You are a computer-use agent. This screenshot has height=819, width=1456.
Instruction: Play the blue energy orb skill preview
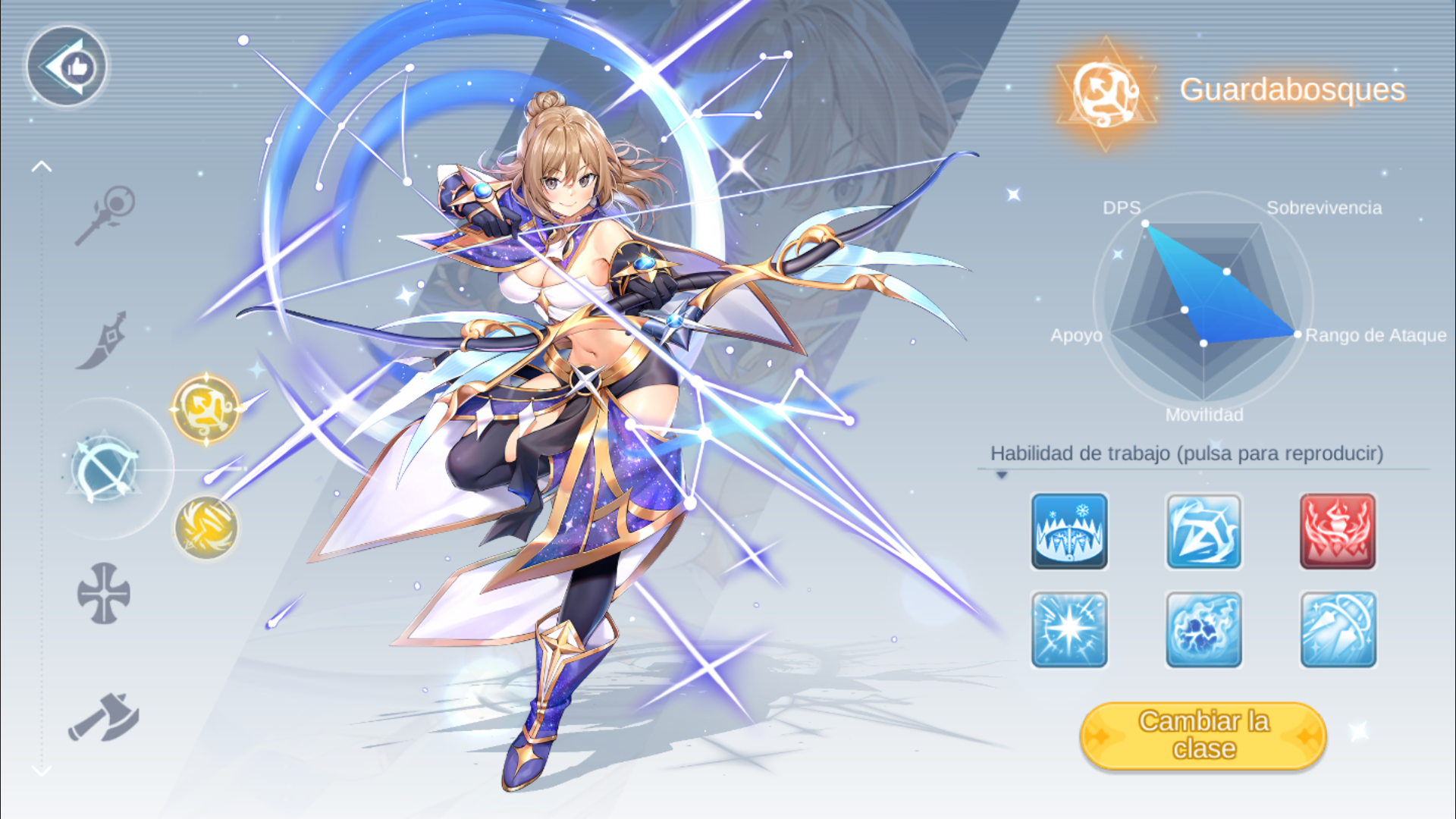[x=1203, y=629]
